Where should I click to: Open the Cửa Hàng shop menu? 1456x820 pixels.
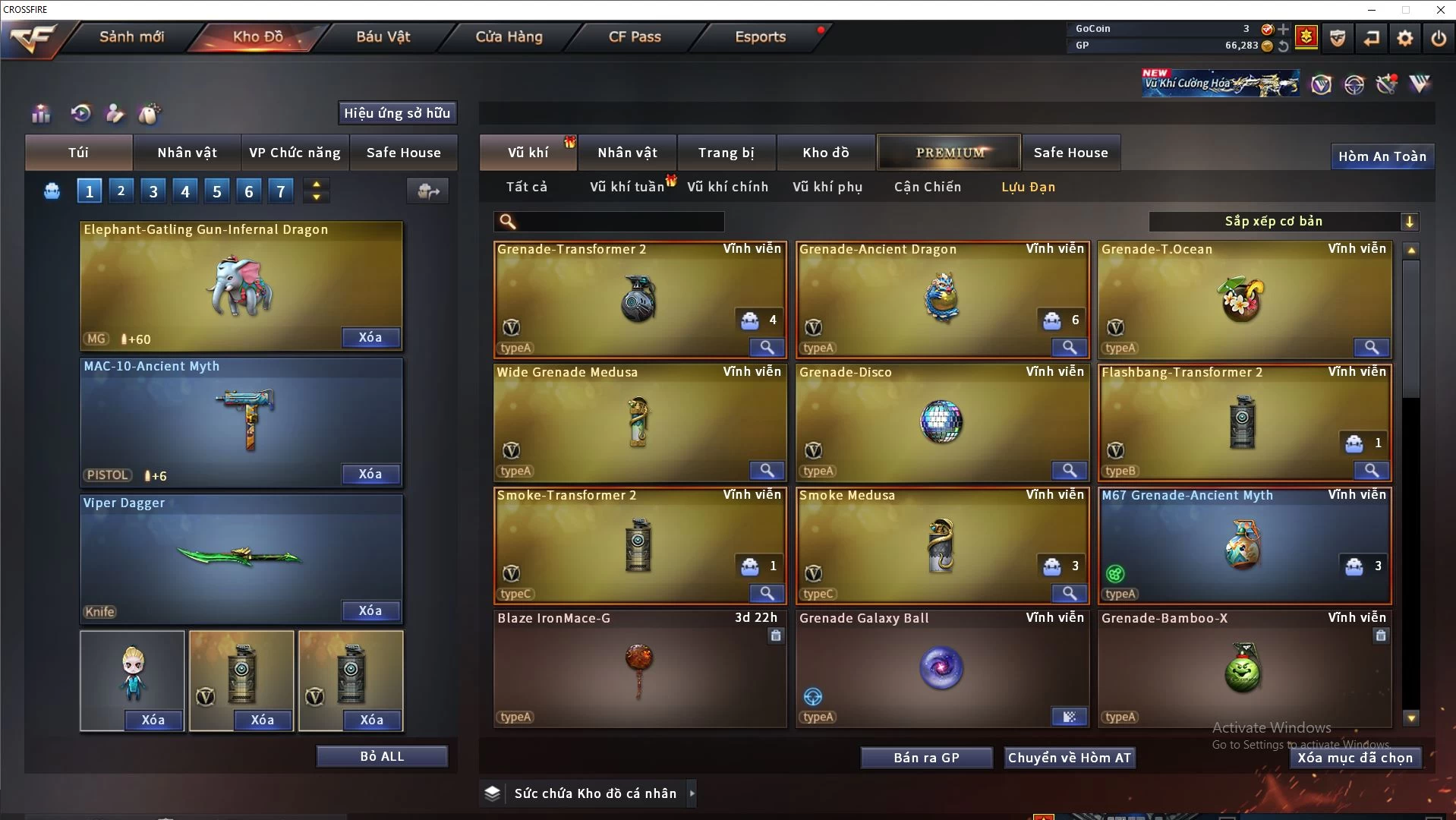coord(509,36)
